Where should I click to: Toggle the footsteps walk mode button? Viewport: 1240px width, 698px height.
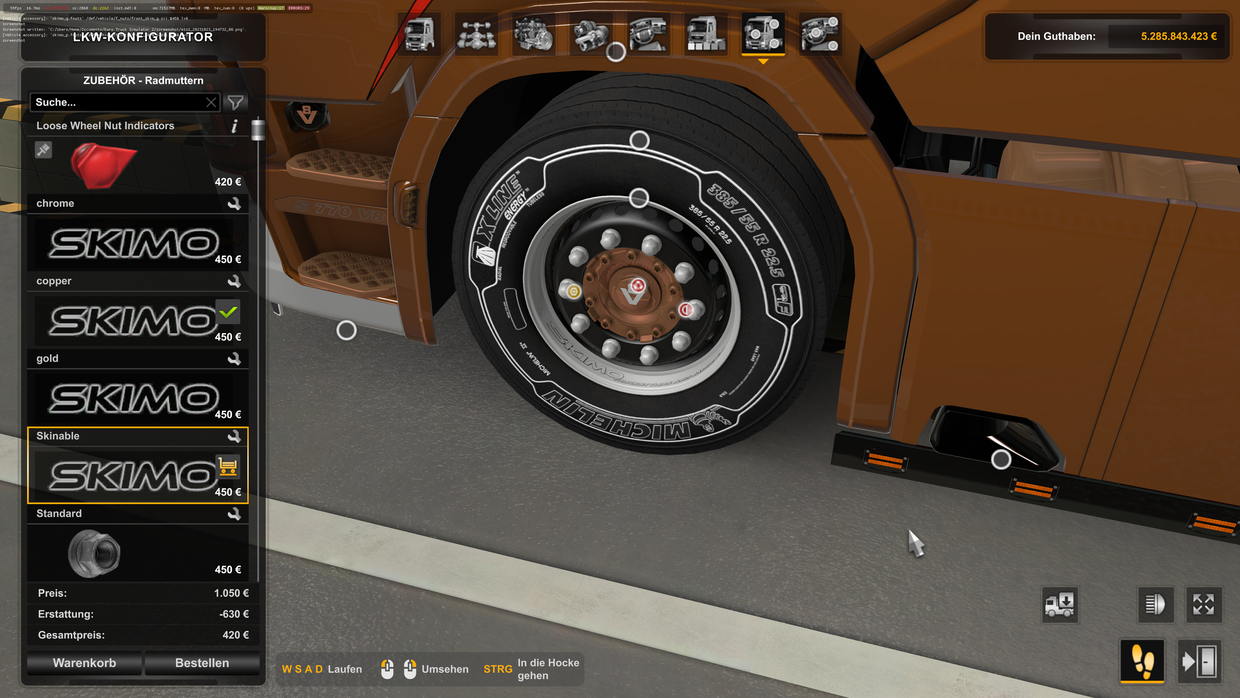pos(1142,661)
